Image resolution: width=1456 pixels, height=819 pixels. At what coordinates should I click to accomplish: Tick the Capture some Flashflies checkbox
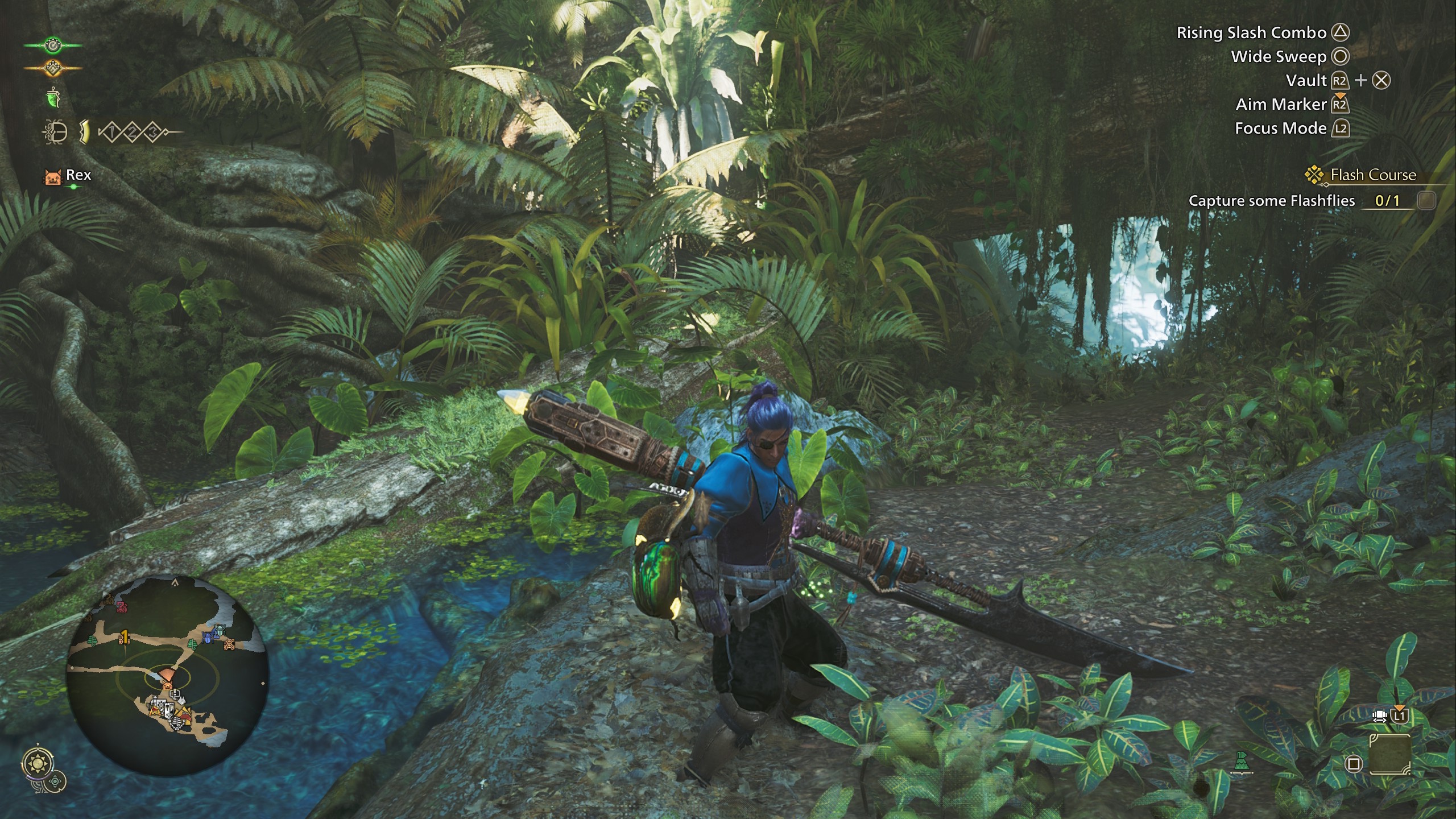(x=1426, y=200)
